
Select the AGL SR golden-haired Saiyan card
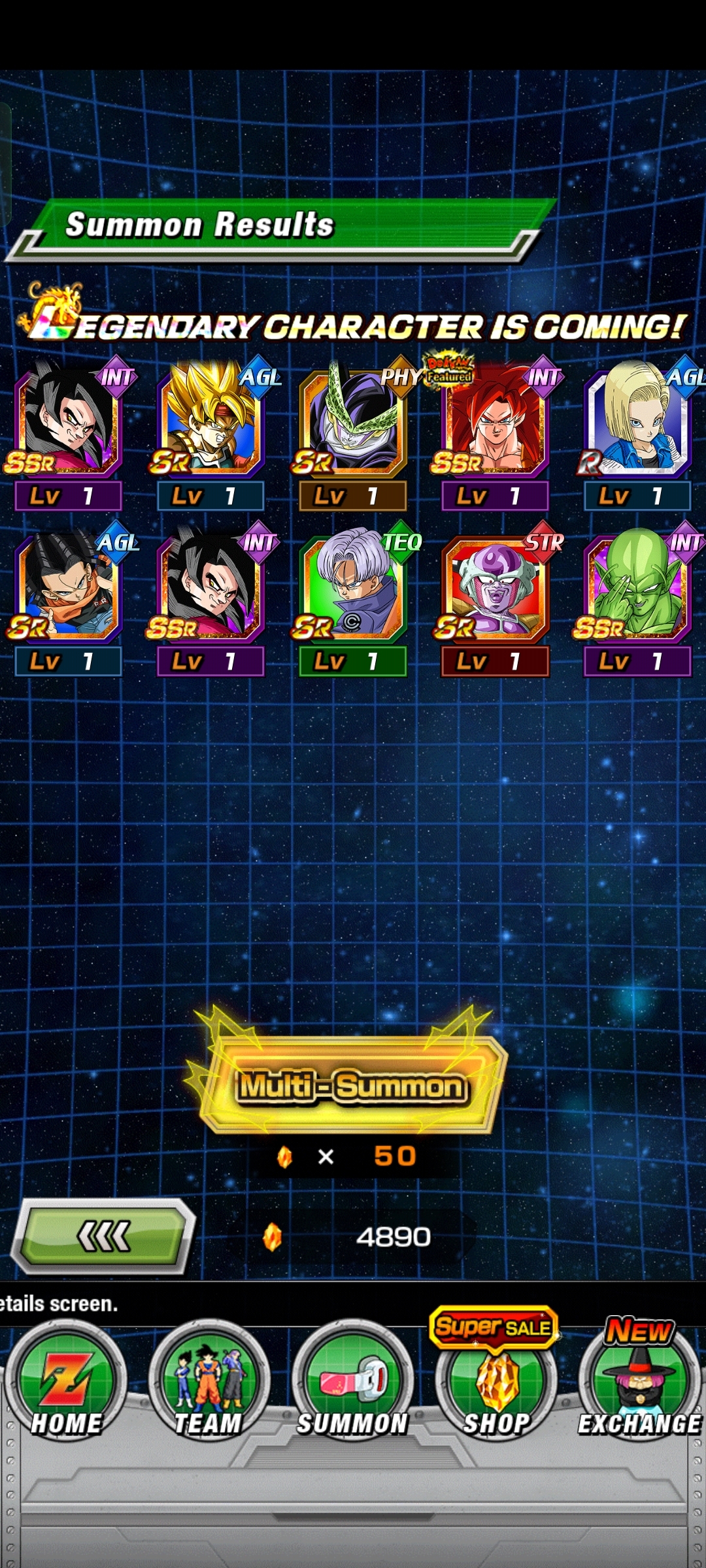(210, 421)
